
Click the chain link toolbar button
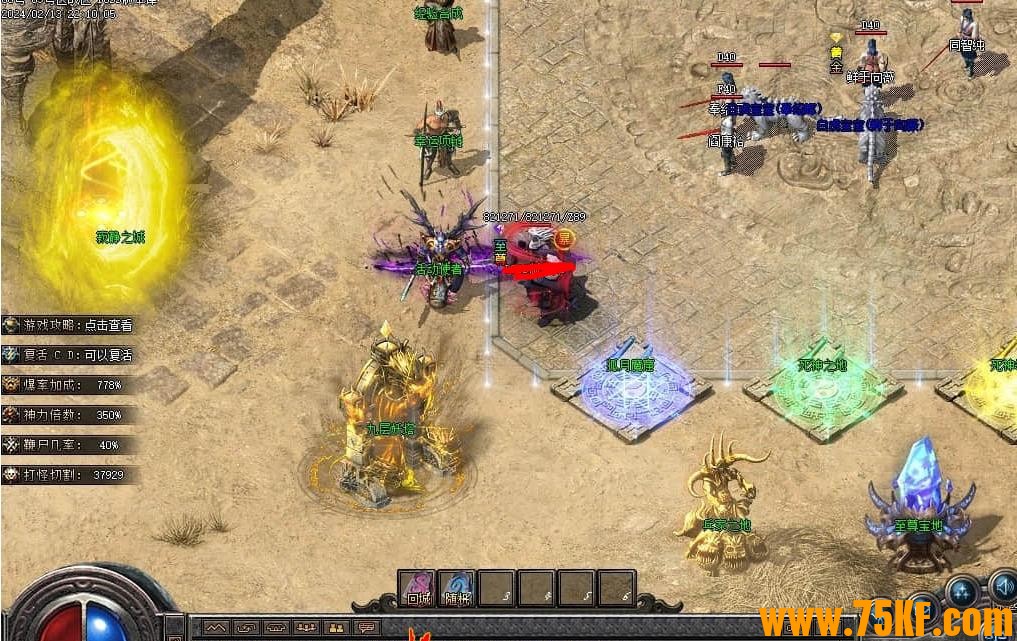click(x=245, y=628)
